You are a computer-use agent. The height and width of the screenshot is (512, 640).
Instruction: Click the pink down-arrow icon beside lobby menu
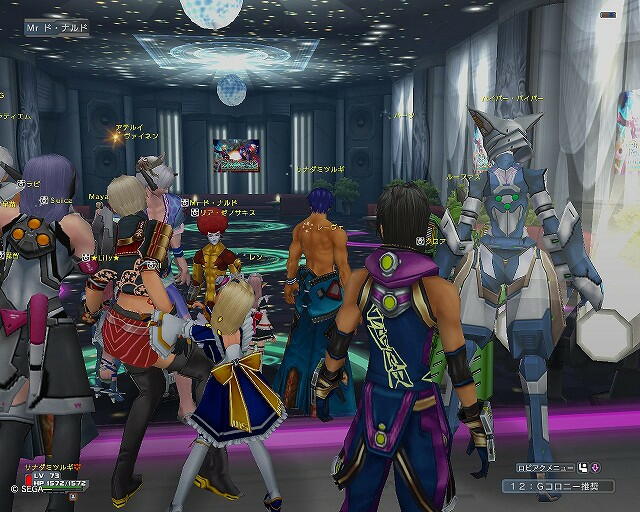pos(595,467)
